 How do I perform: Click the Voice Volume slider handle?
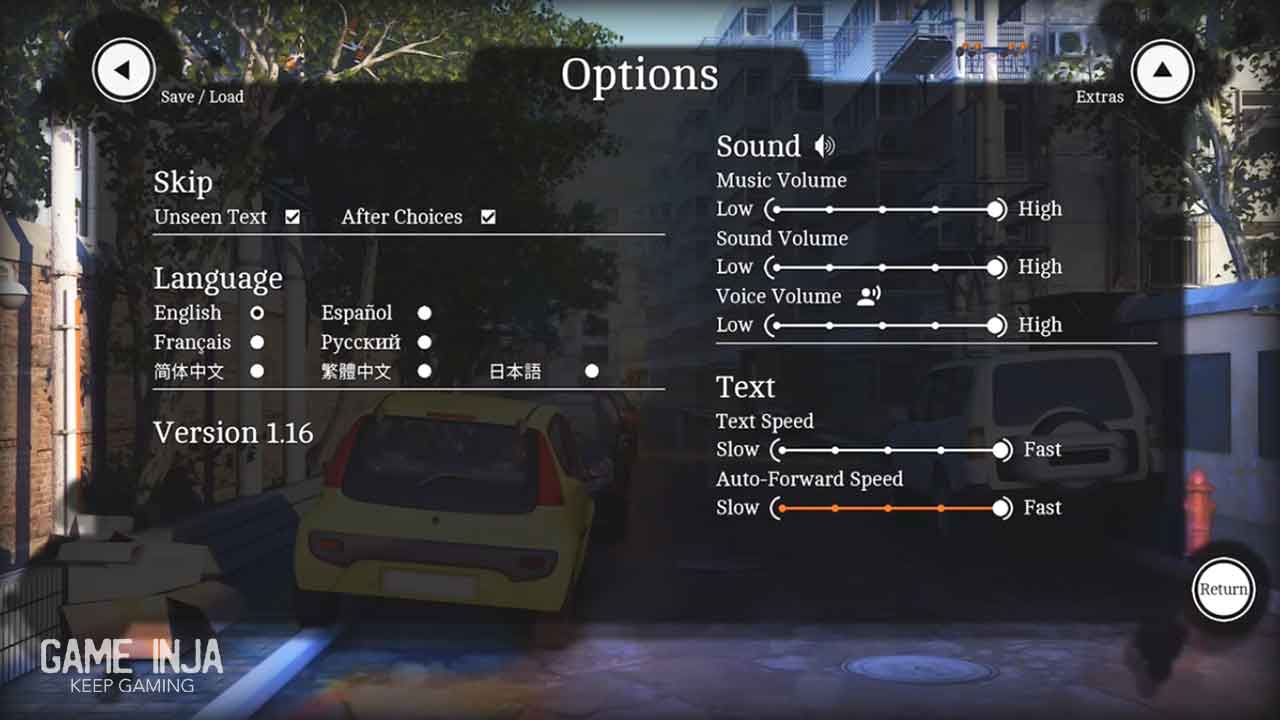pyautogui.click(x=995, y=325)
